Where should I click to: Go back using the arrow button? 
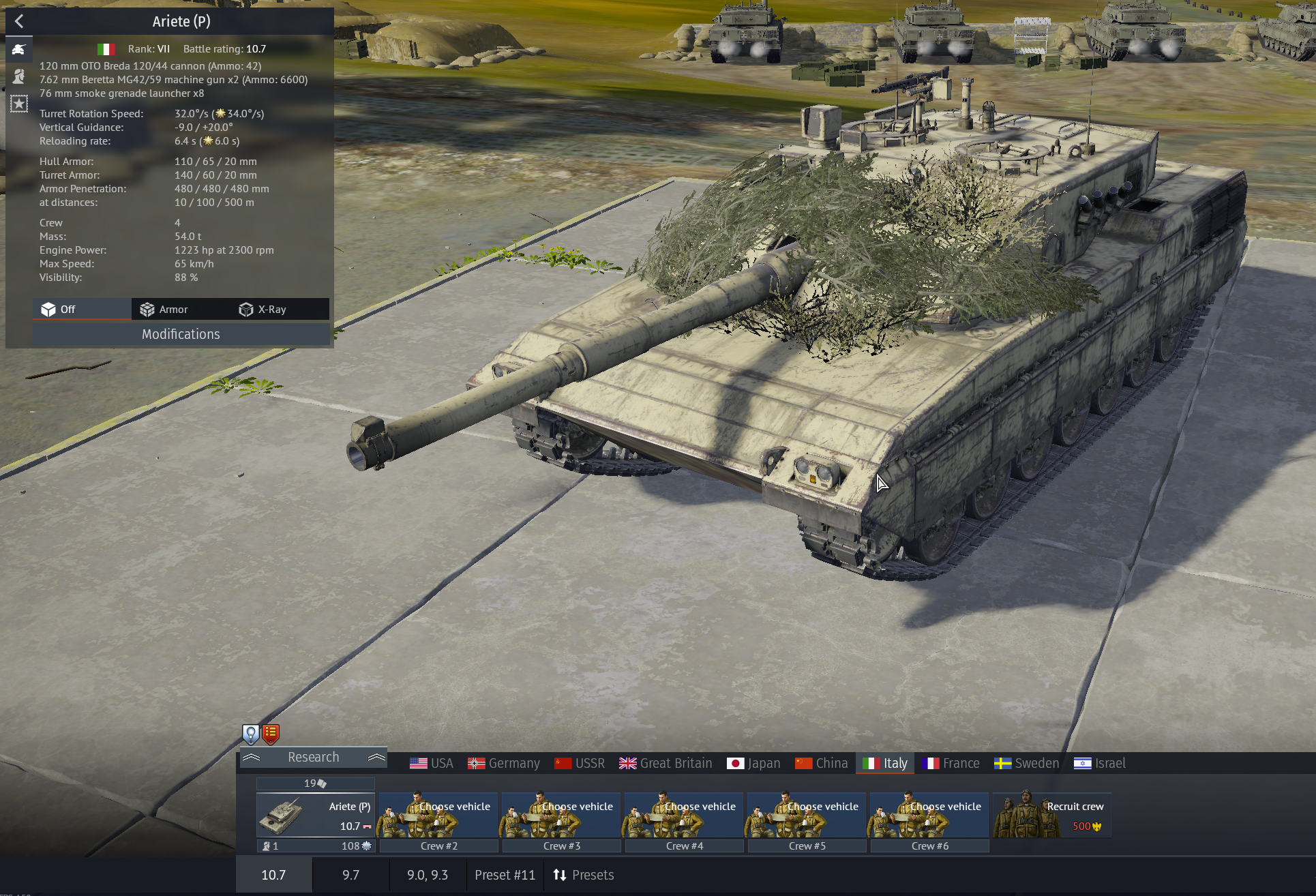[19, 21]
